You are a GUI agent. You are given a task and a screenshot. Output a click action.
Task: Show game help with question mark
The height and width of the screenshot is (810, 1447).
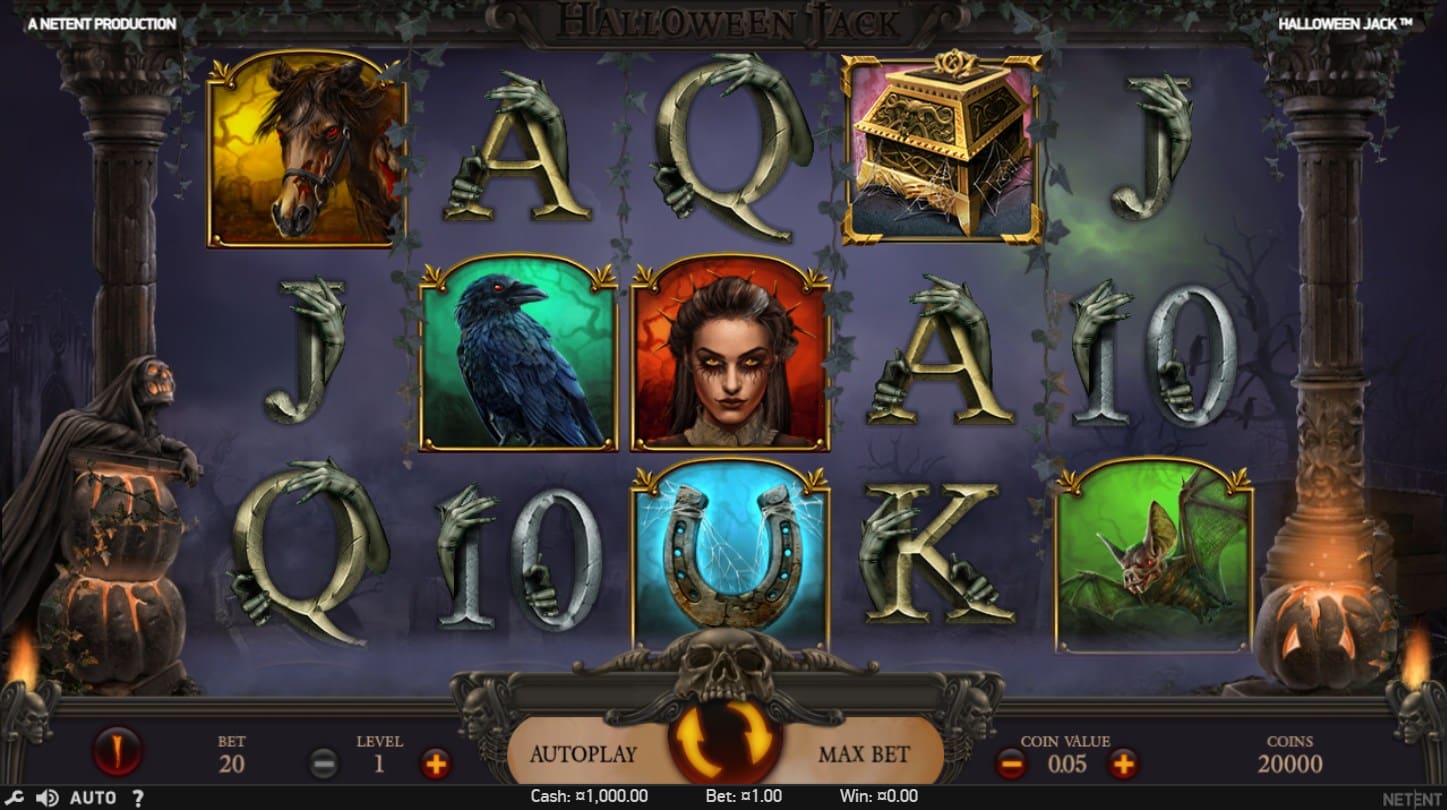(138, 798)
